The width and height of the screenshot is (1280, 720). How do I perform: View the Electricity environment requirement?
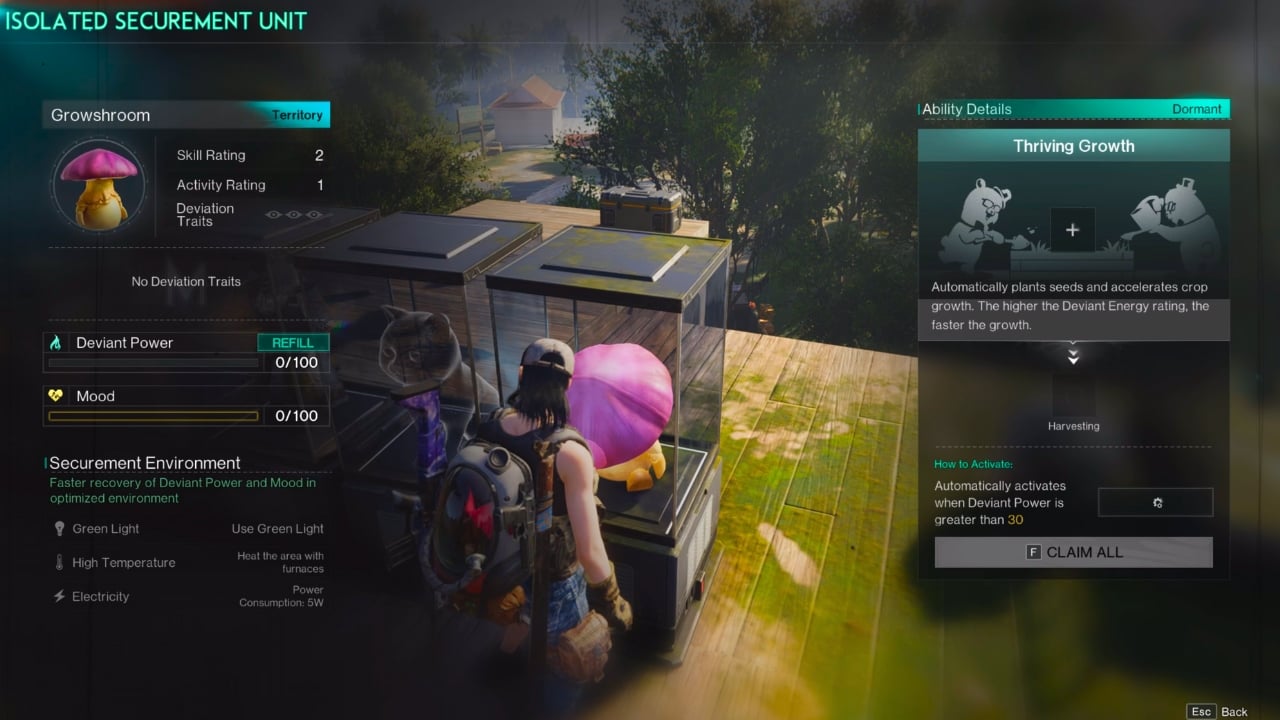[100, 596]
